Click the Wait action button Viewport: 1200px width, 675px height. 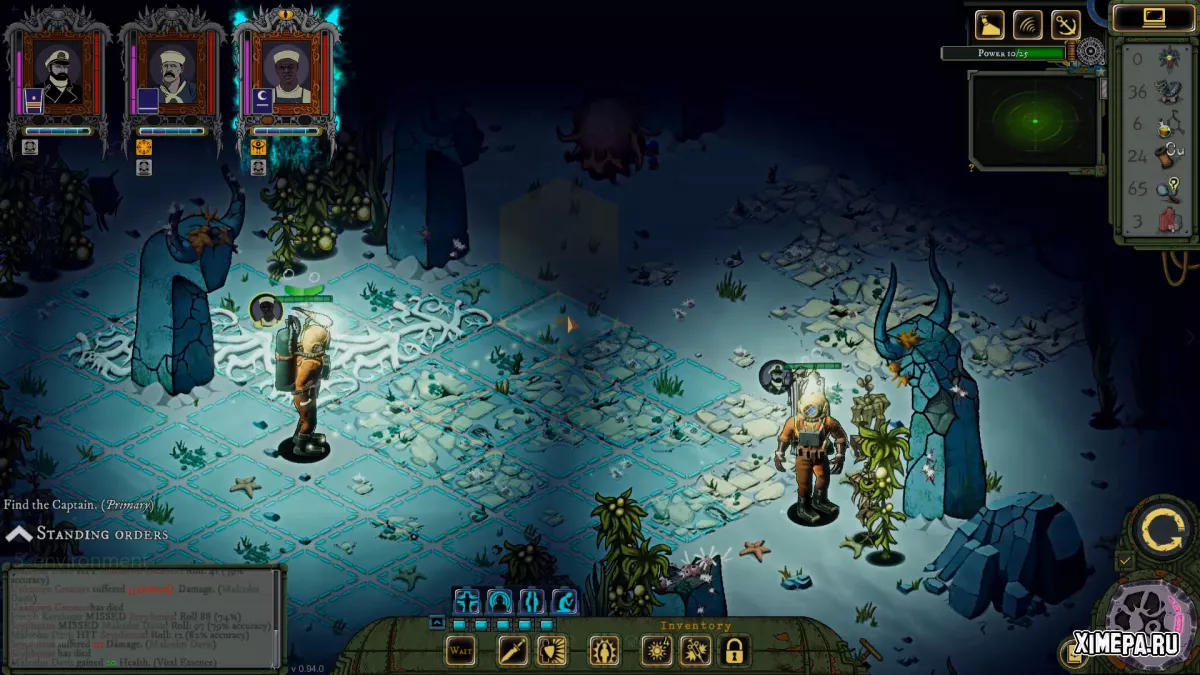460,651
